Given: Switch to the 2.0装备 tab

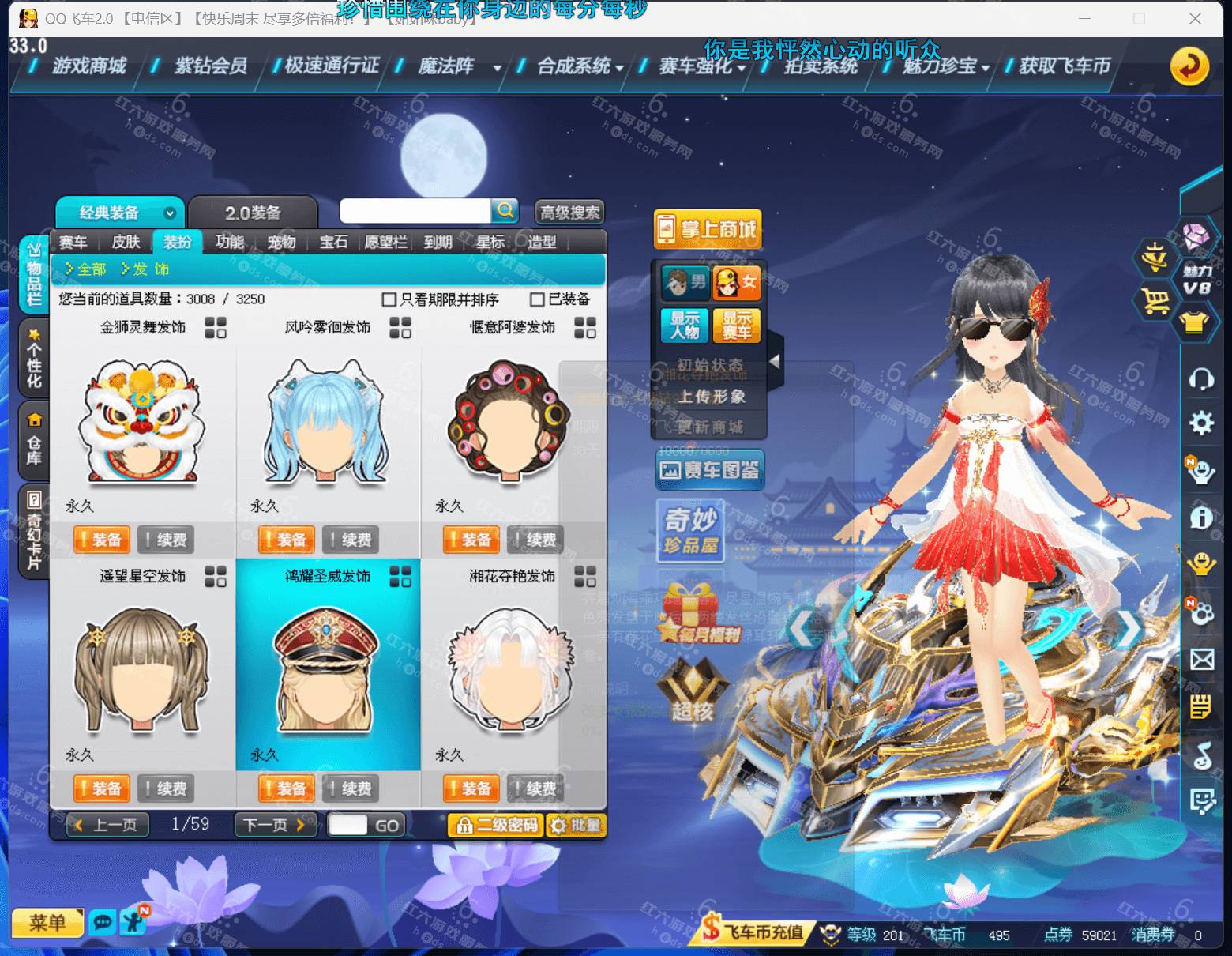Looking at the screenshot, I should pyautogui.click(x=254, y=212).
